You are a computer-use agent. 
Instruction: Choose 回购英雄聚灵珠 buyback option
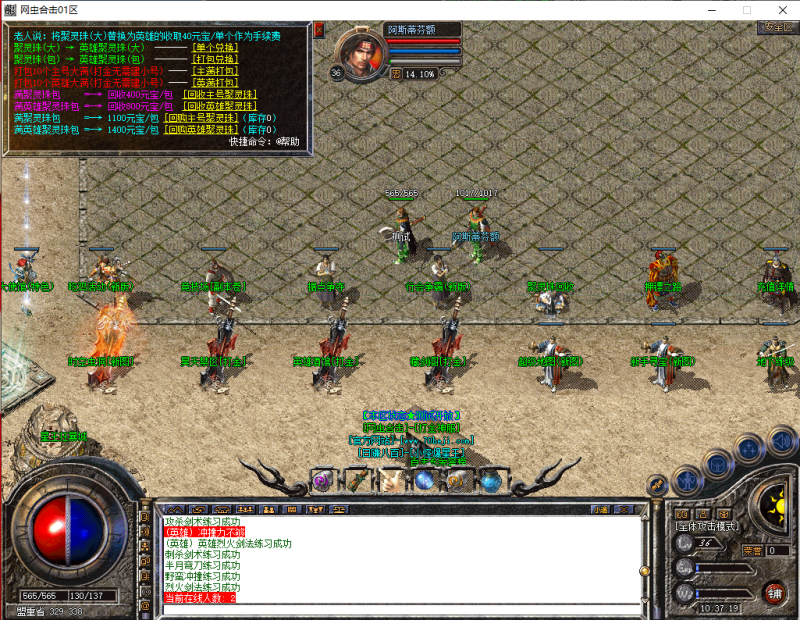[x=201, y=130]
